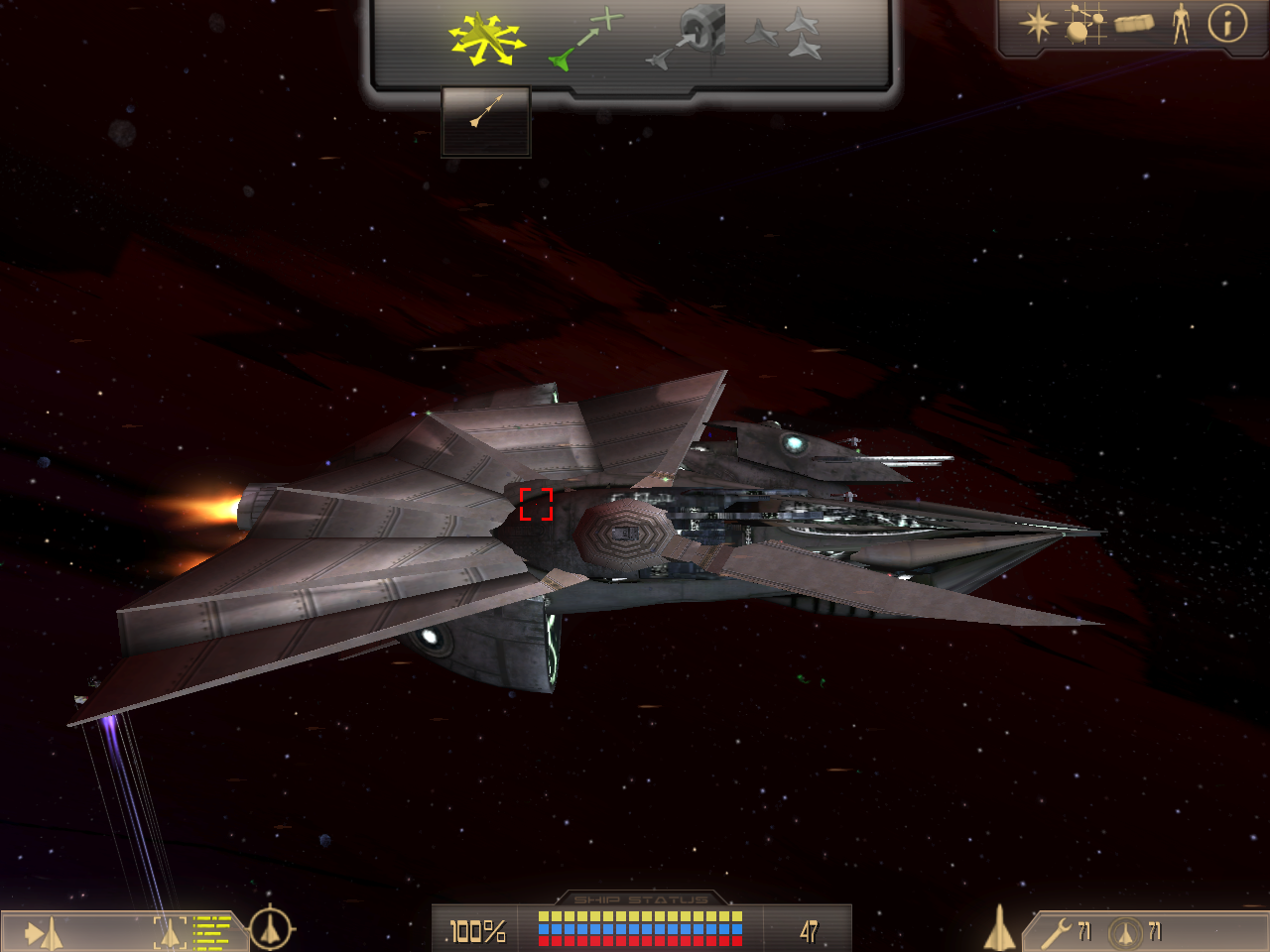Click the wrench repair icon

(1055, 933)
